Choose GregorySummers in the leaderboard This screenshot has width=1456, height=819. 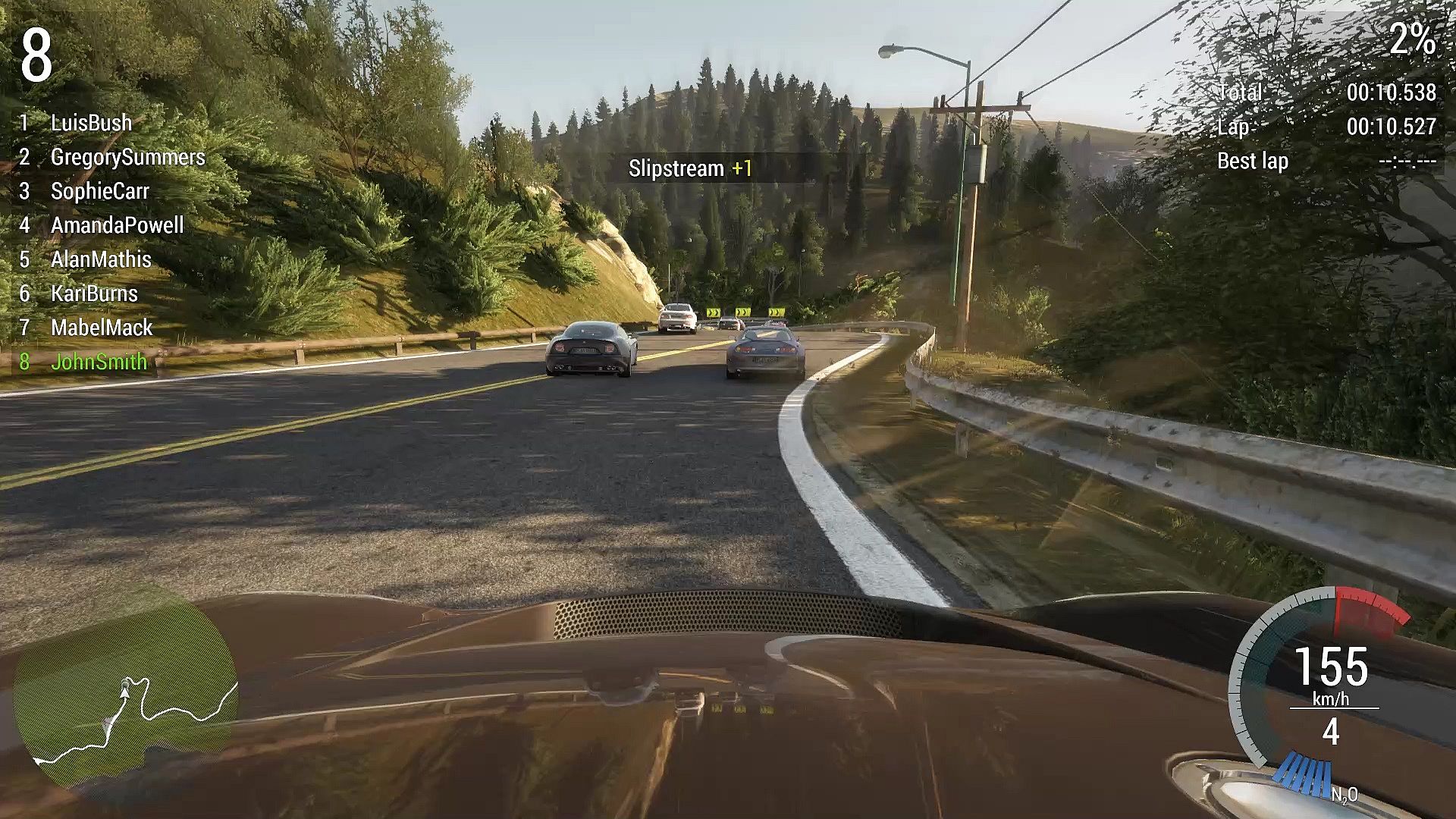(x=127, y=157)
